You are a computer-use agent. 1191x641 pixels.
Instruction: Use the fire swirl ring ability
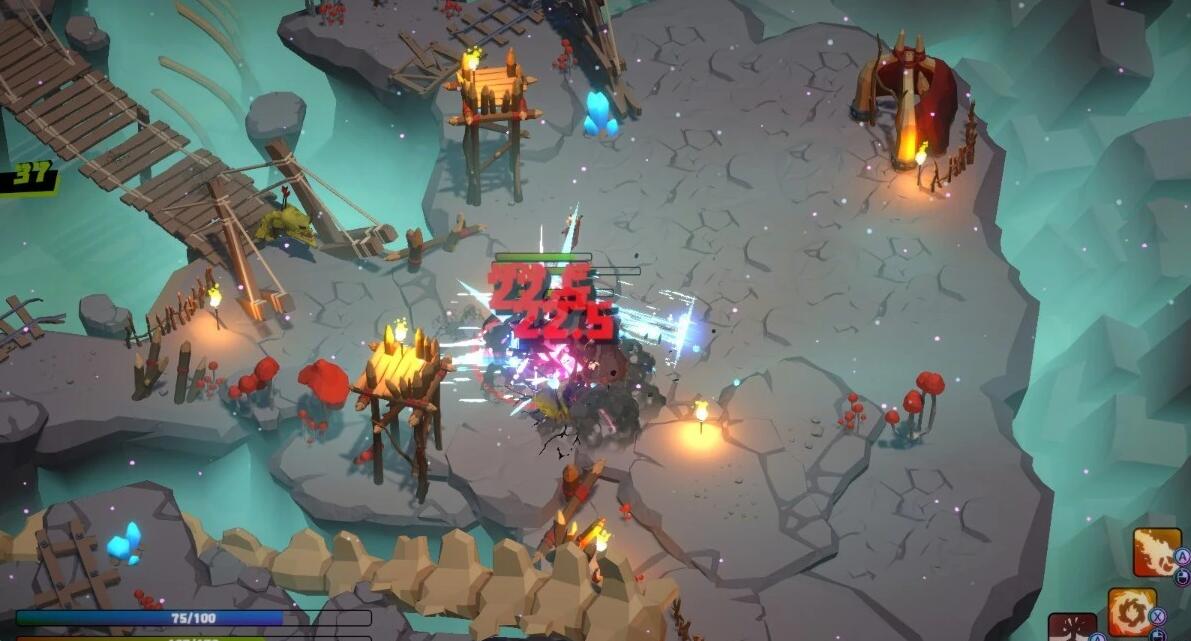(x=1131, y=611)
